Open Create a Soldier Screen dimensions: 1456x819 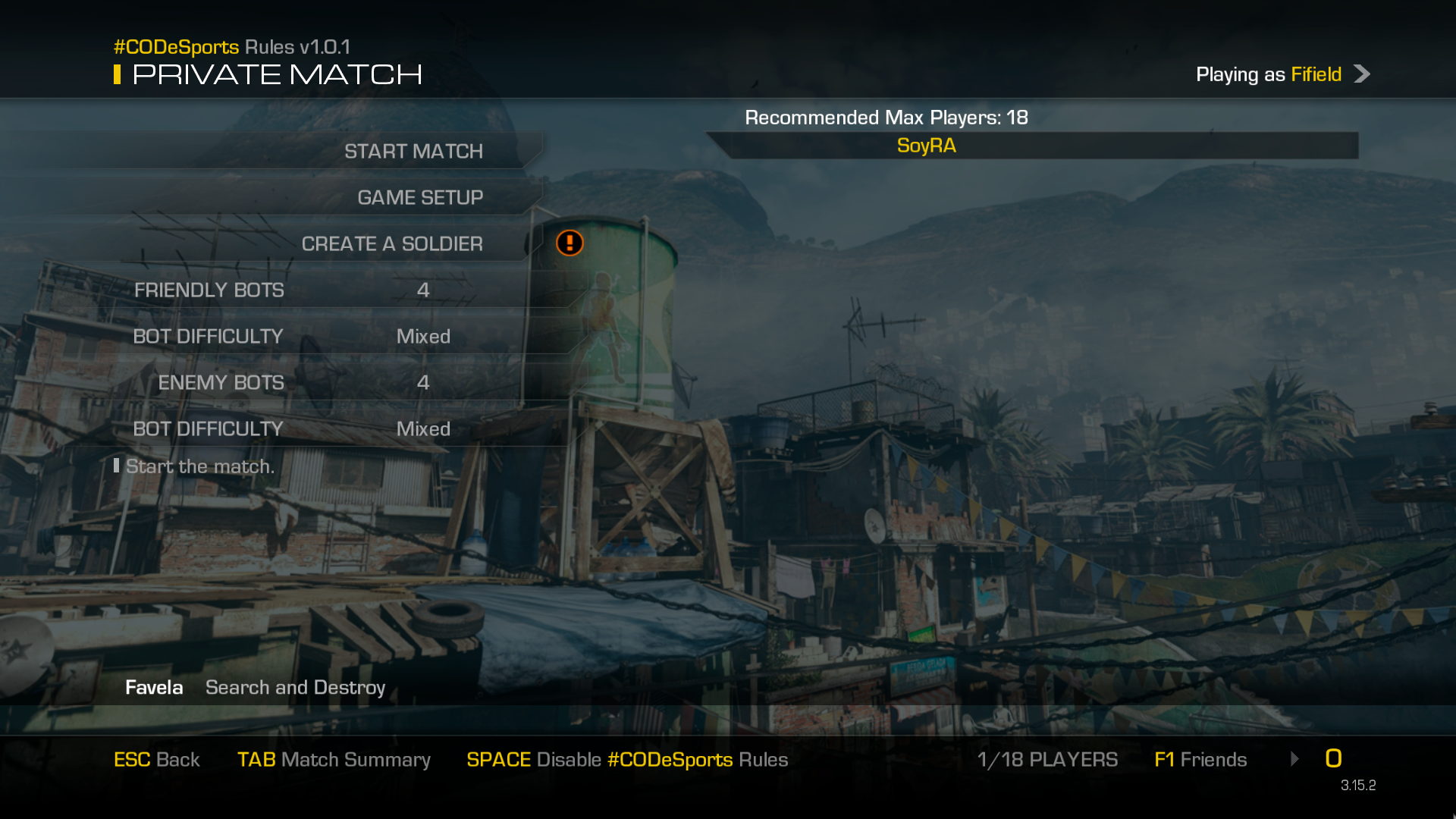pos(391,243)
